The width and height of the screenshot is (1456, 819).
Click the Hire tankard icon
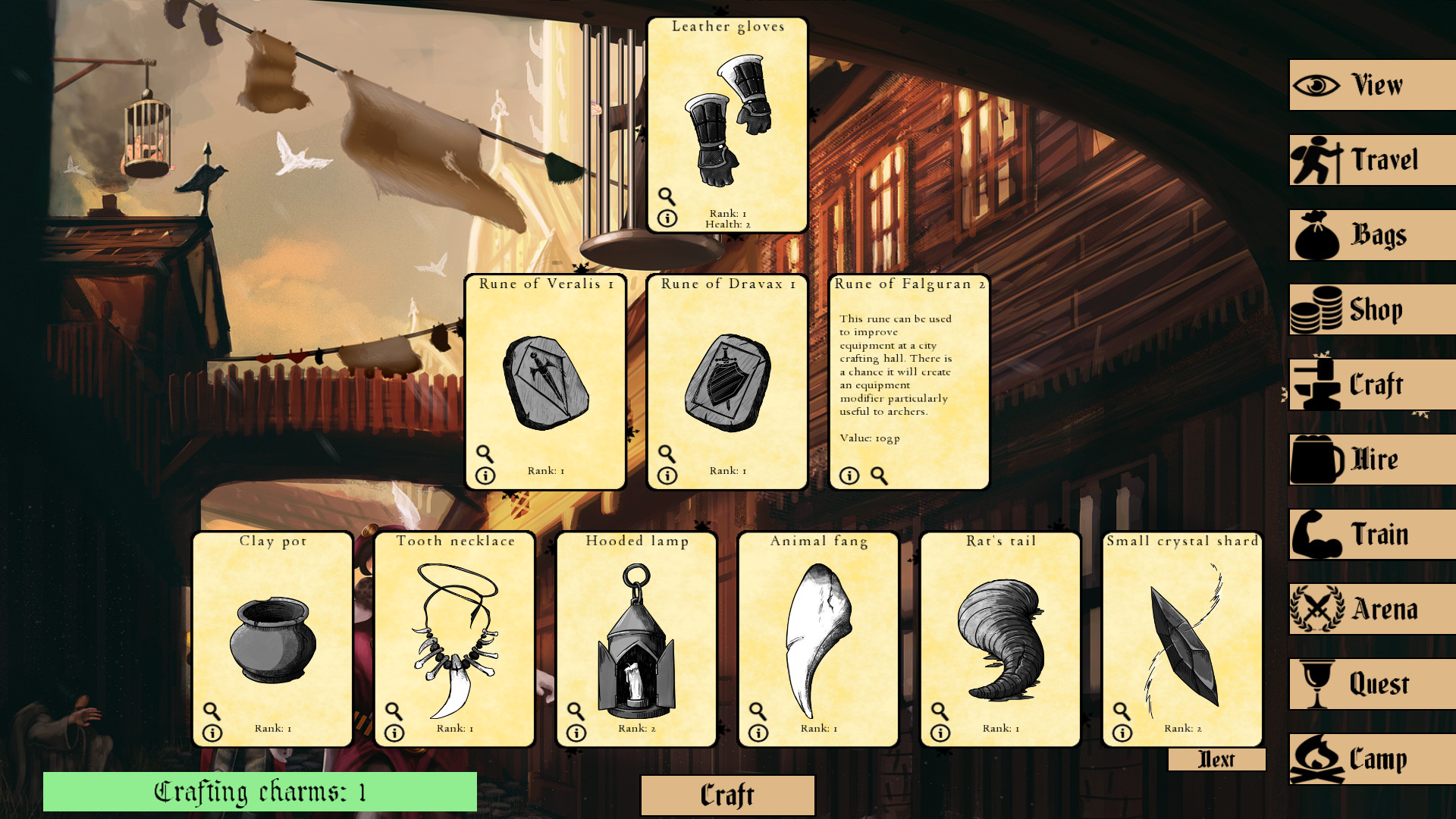click(1316, 459)
